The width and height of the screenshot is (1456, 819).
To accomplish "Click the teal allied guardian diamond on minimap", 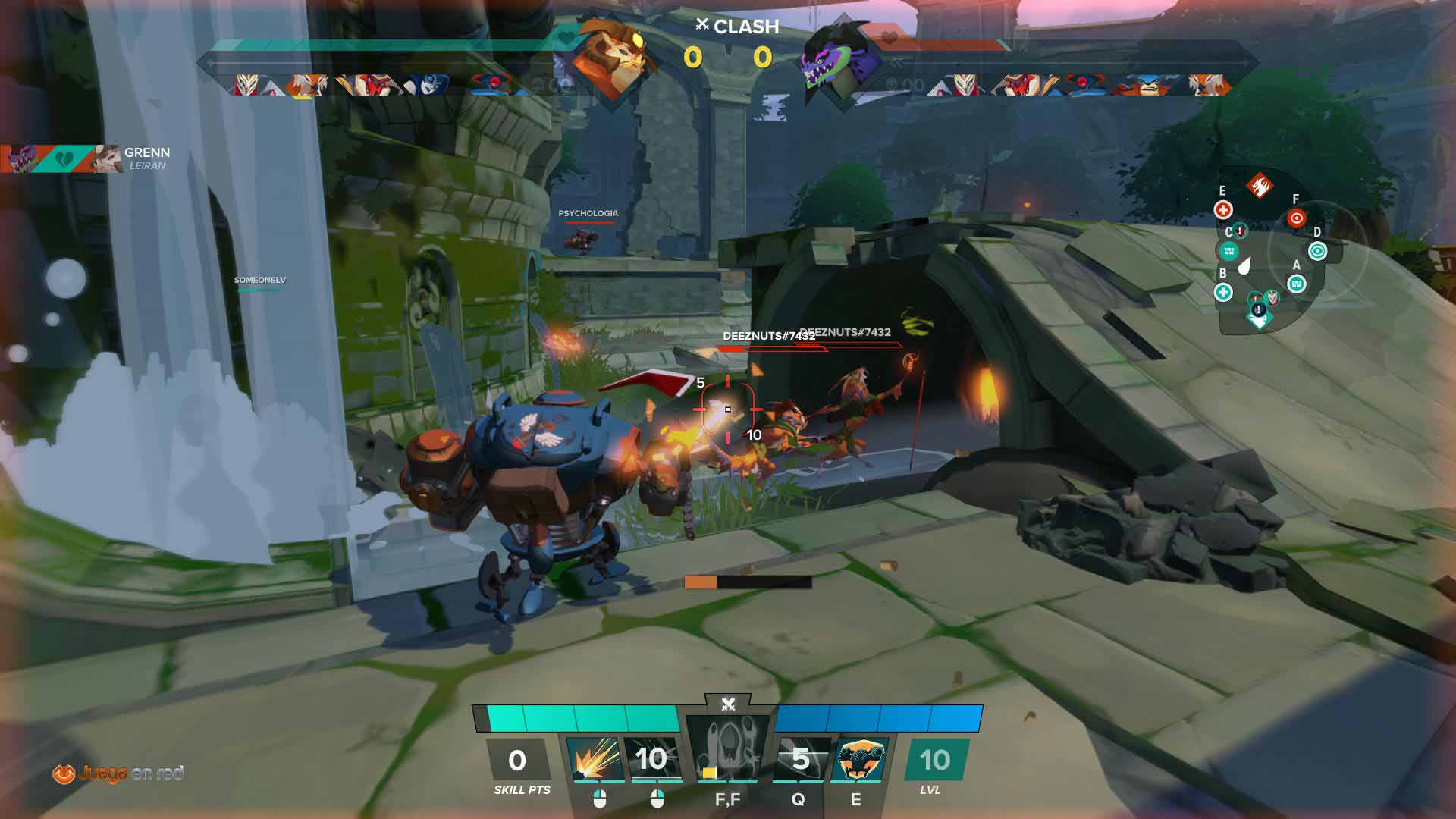I will click(x=1259, y=320).
